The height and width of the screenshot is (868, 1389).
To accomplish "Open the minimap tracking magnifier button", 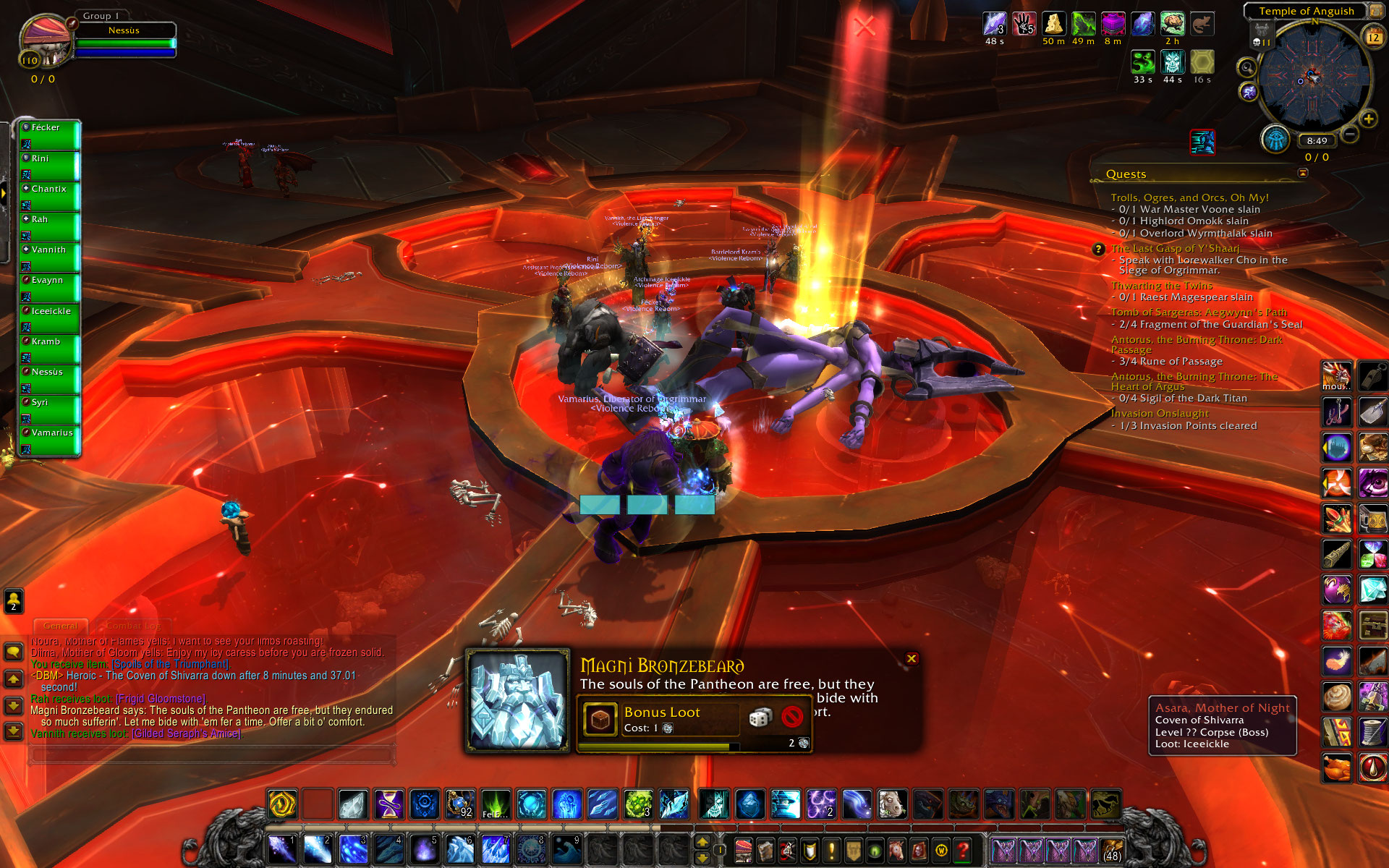I will tap(1246, 68).
